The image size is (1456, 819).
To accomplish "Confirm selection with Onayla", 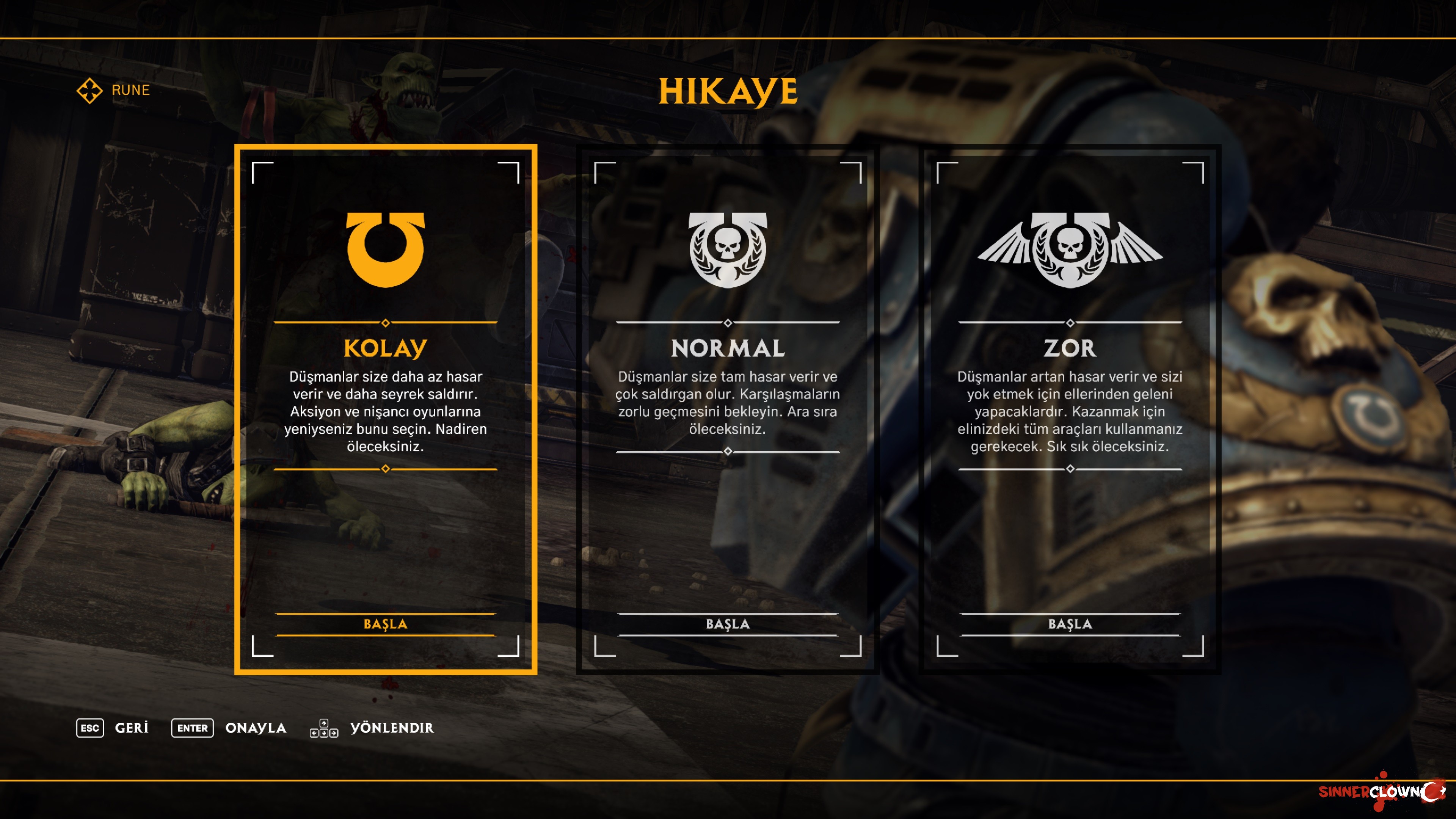I will click(229, 728).
